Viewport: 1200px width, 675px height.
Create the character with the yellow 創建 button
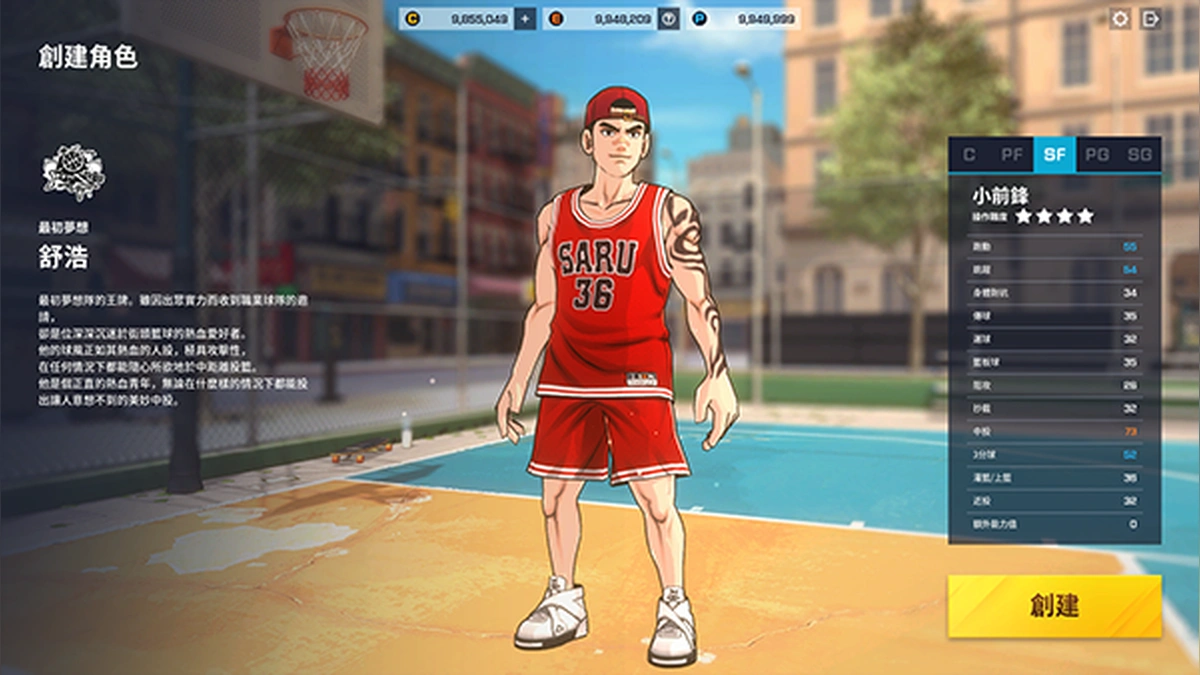pyautogui.click(x=1054, y=606)
